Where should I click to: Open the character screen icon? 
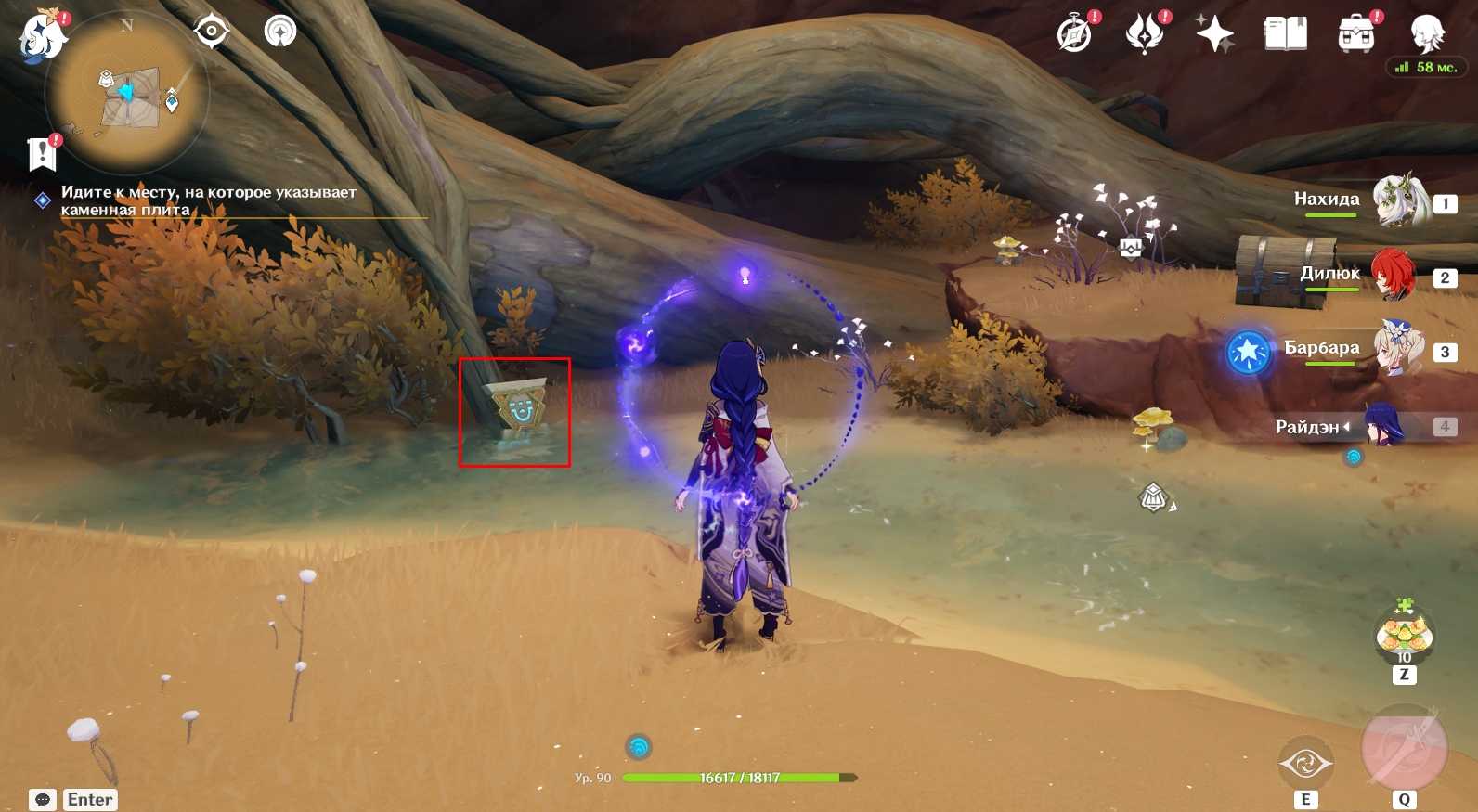(x=1426, y=35)
